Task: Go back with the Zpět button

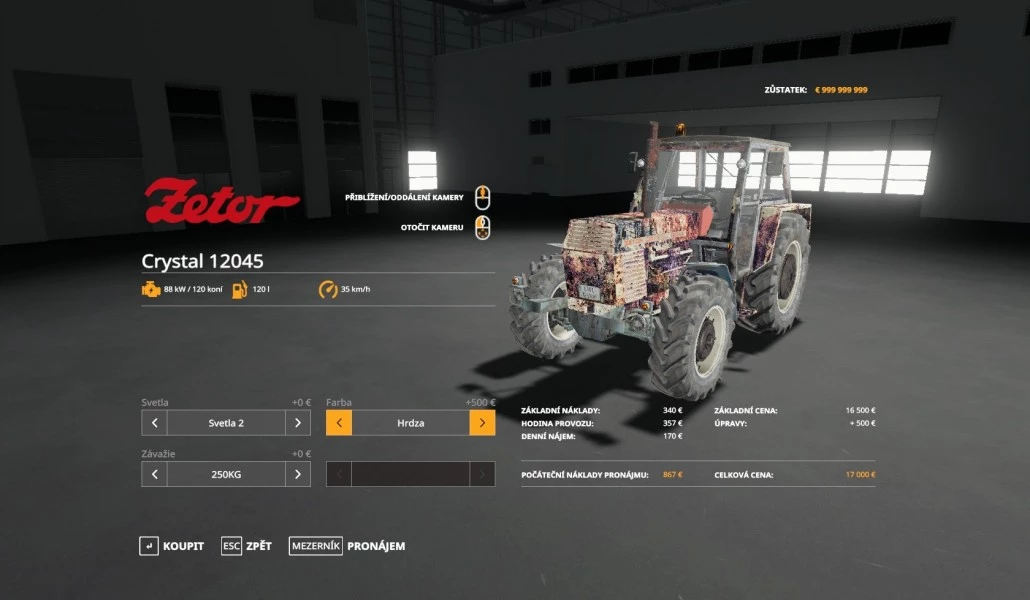Action: (246, 546)
